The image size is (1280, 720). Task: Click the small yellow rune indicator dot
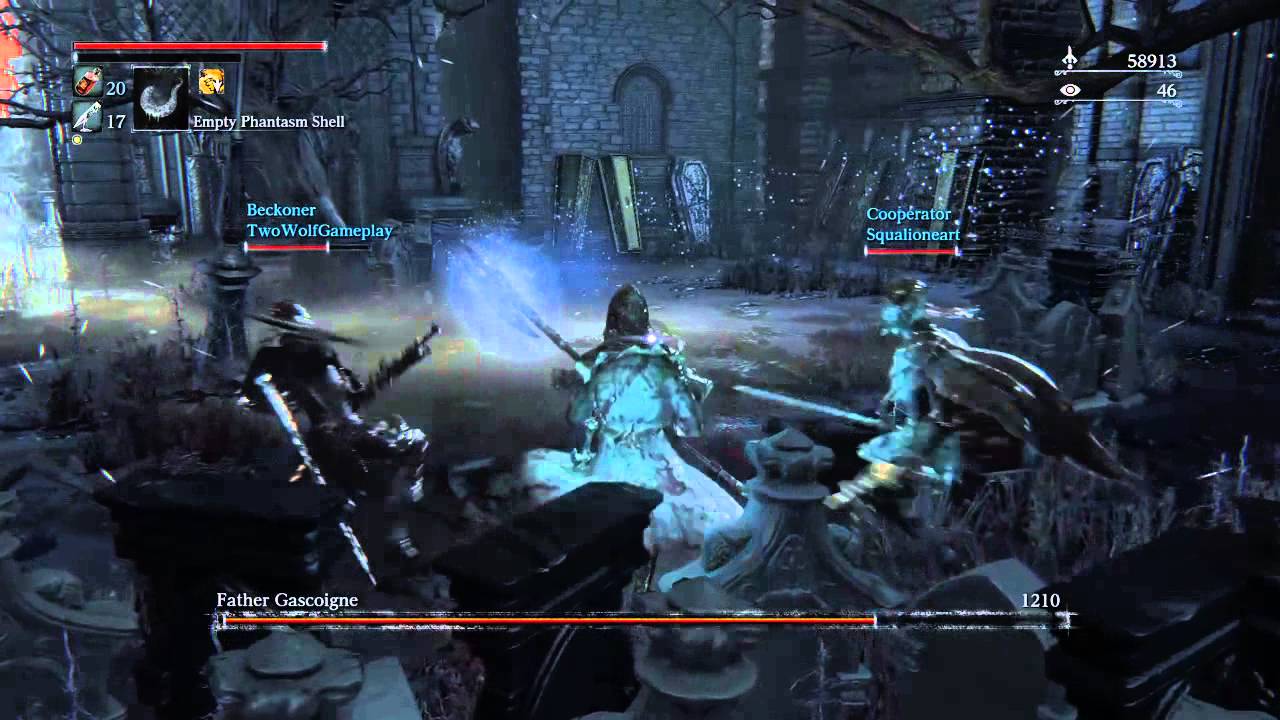(76, 139)
